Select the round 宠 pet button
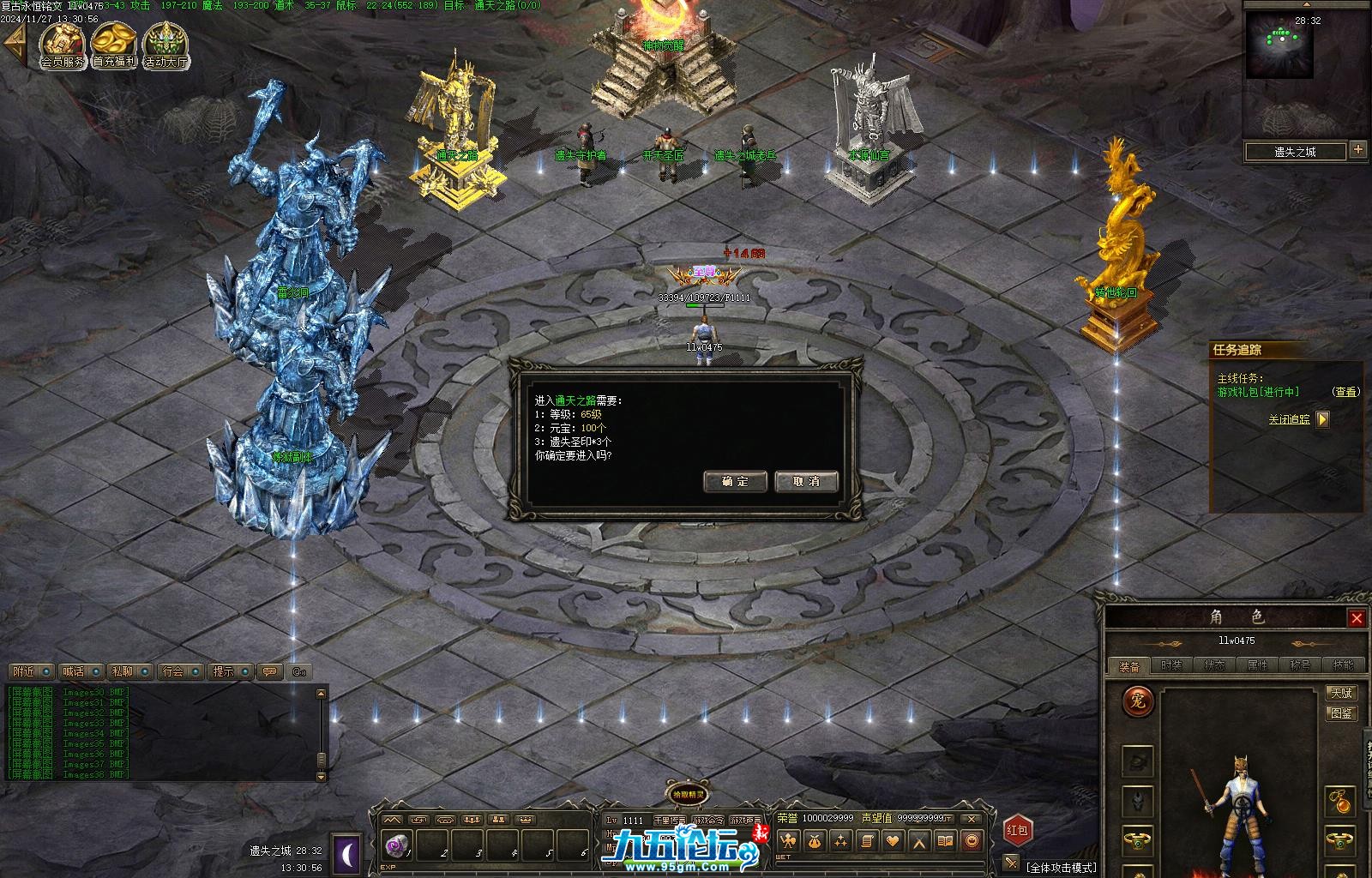The image size is (1372, 878). [x=1138, y=701]
